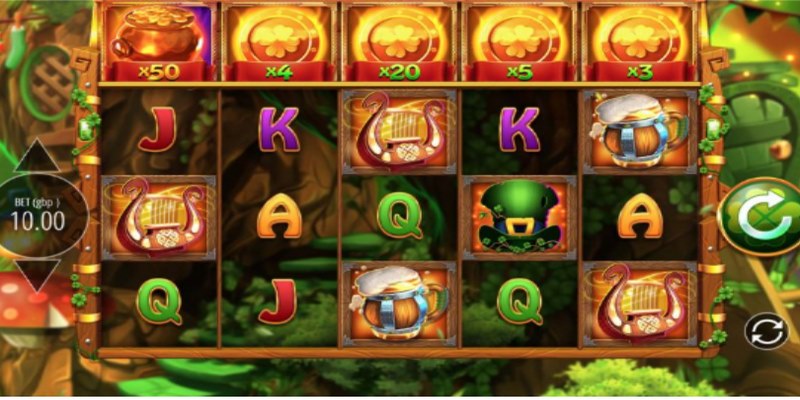Image resolution: width=800 pixels, height=400 pixels.
Task: Open autoplay with the circular arrows icon
Action: pos(765,330)
